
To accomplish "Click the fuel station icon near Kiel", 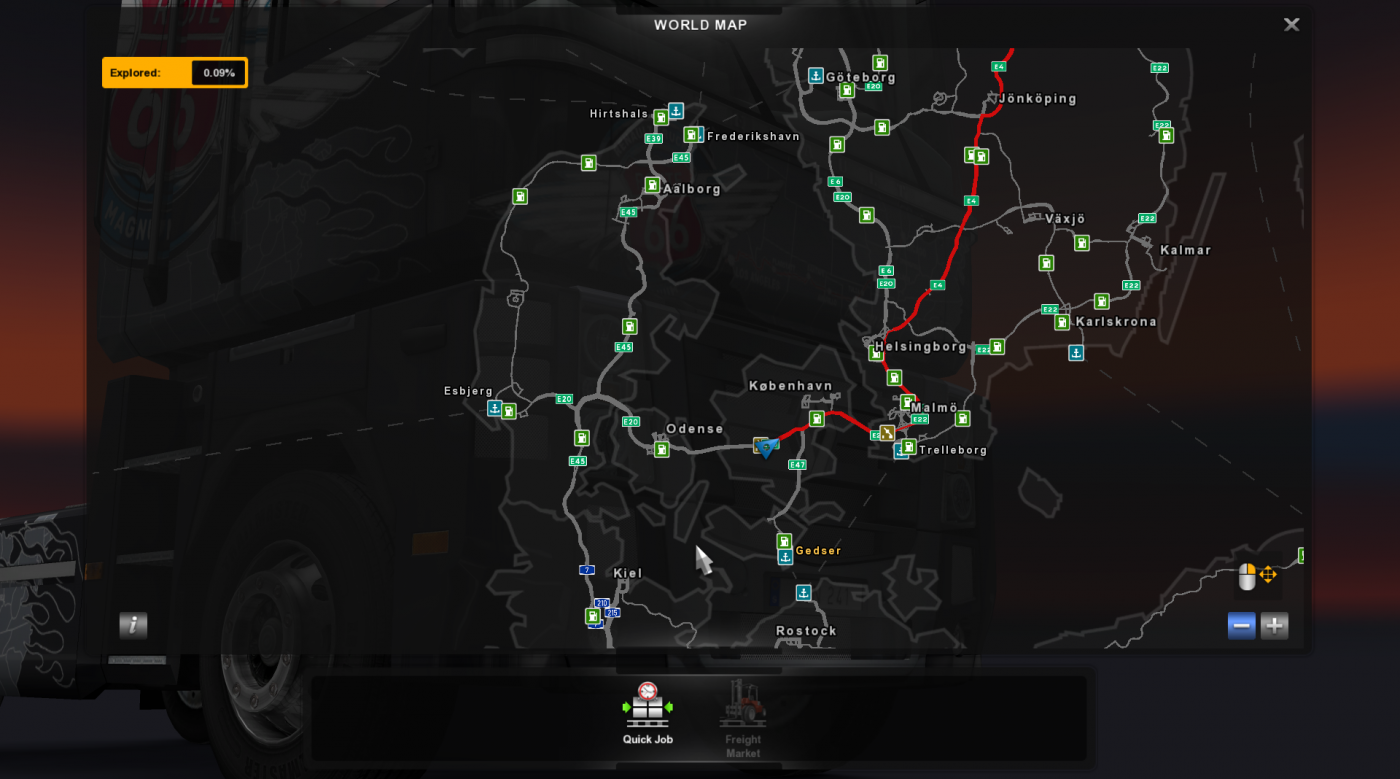I will (x=593, y=617).
